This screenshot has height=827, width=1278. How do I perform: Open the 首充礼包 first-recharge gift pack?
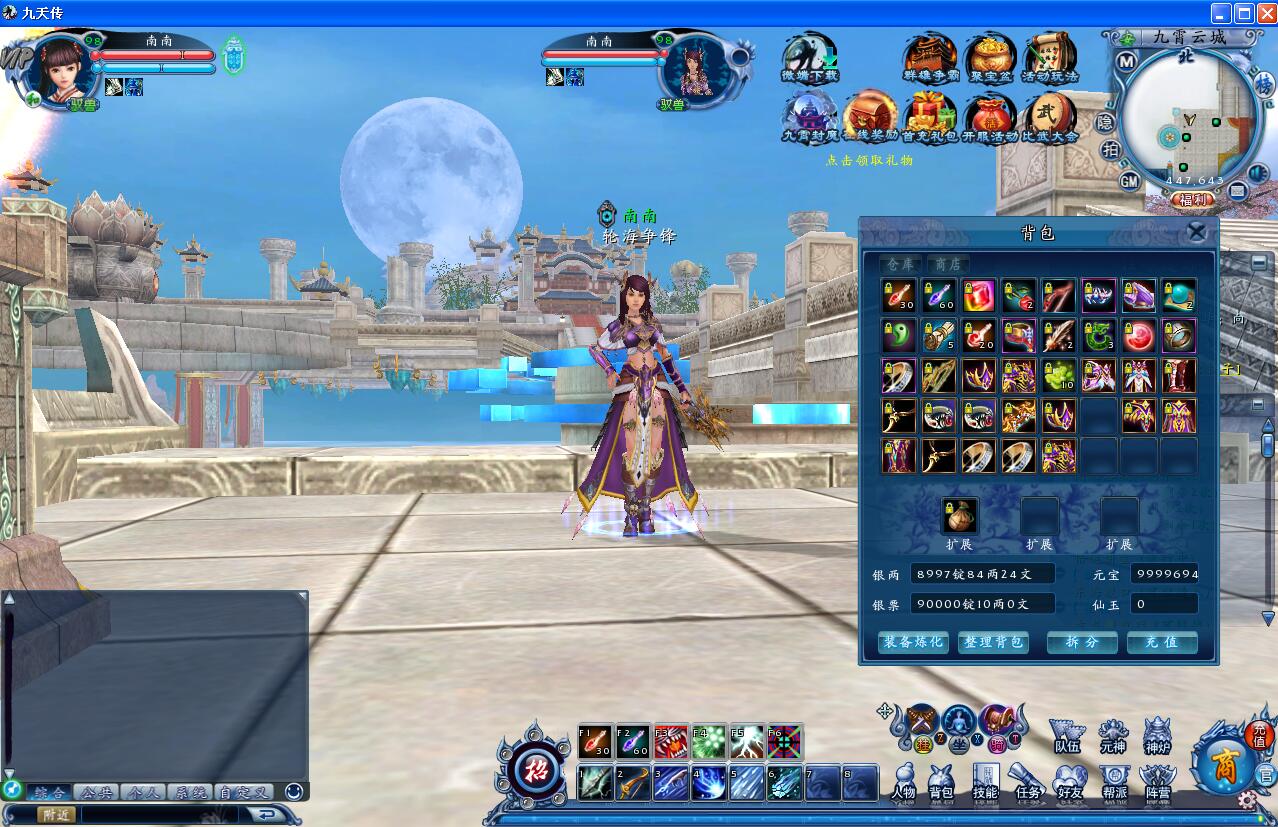930,116
